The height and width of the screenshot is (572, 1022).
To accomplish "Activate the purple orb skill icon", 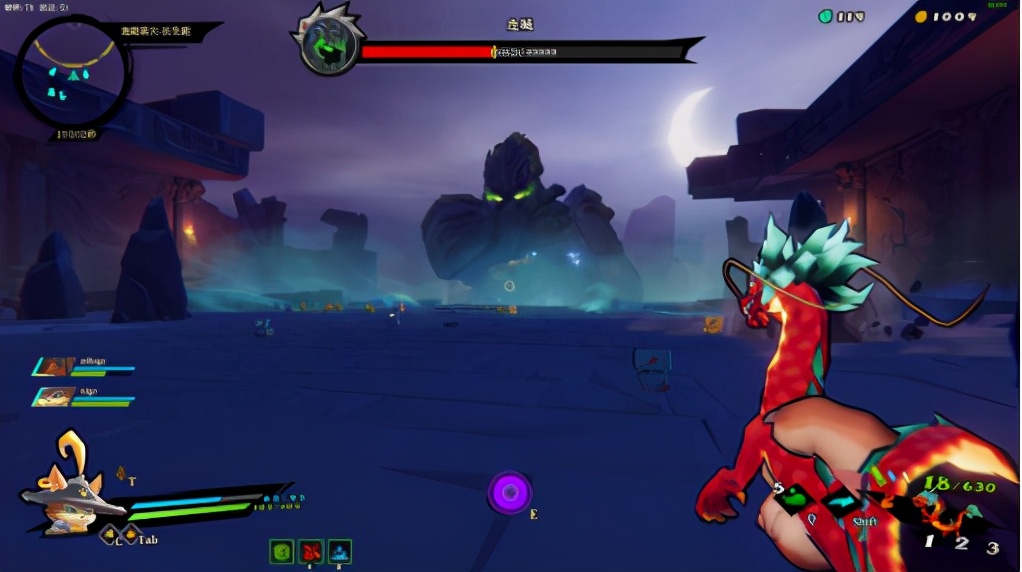I will coord(510,492).
